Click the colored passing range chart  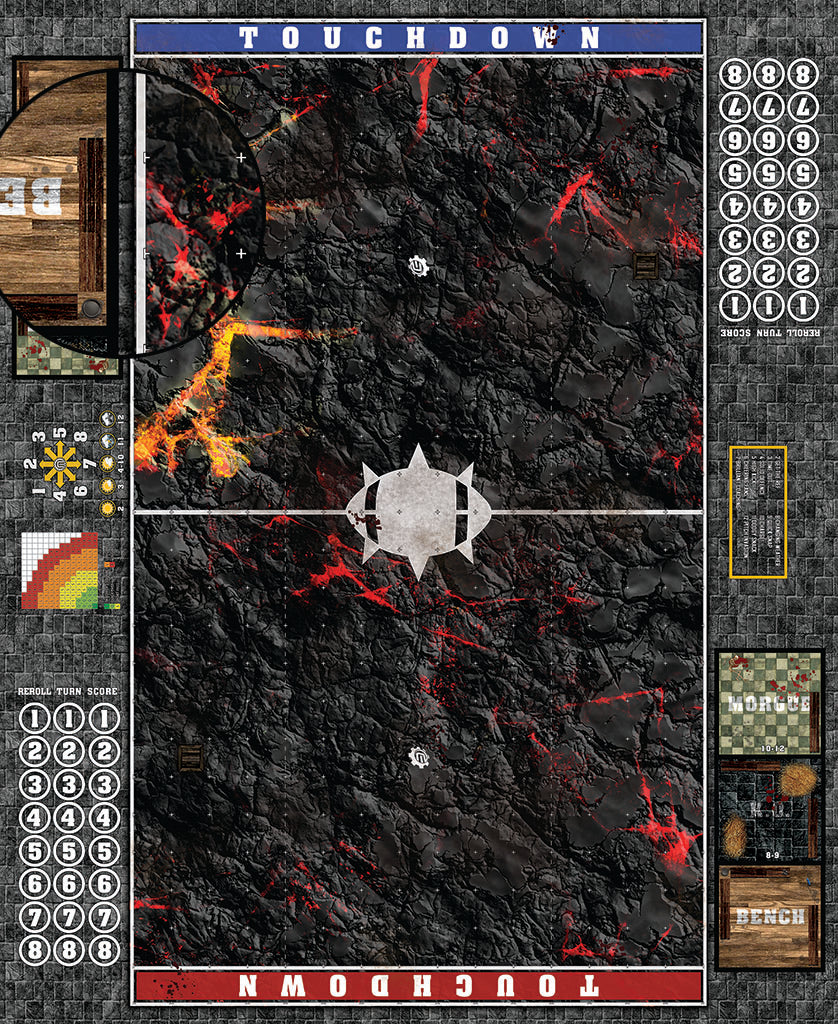pyautogui.click(x=60, y=571)
